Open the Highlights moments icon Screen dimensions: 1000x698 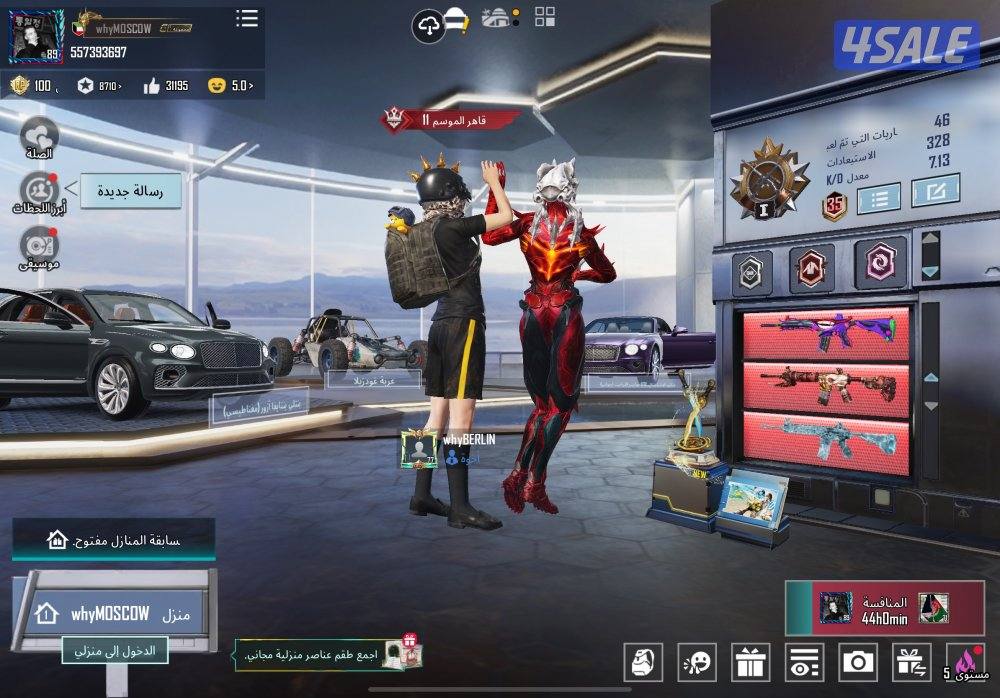tap(39, 190)
